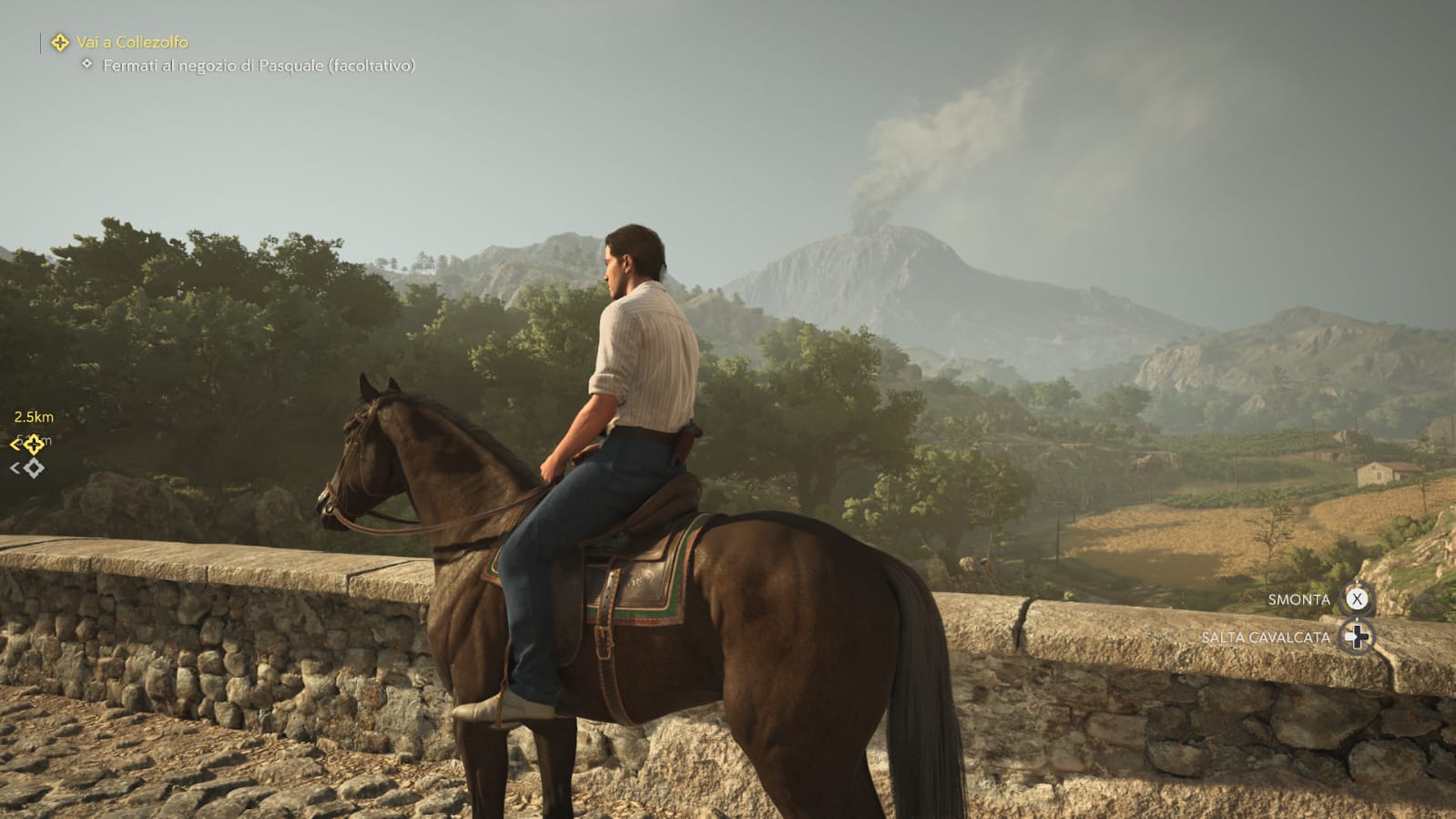Click the yellow 2.5km waypoint marker
Viewport: 1456px width, 819px height.
[x=33, y=444]
